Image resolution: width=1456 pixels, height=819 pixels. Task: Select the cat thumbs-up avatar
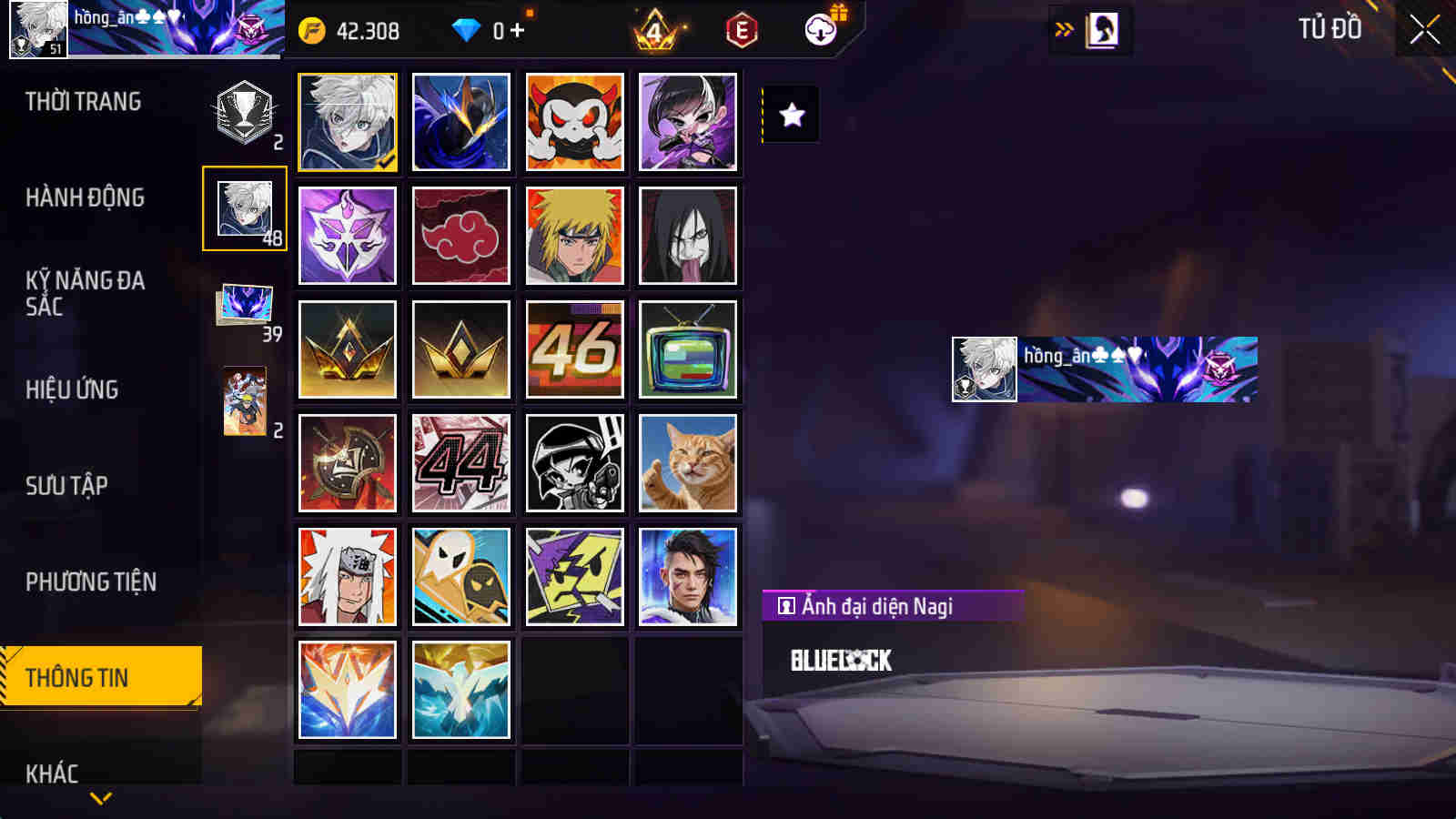[x=689, y=463]
